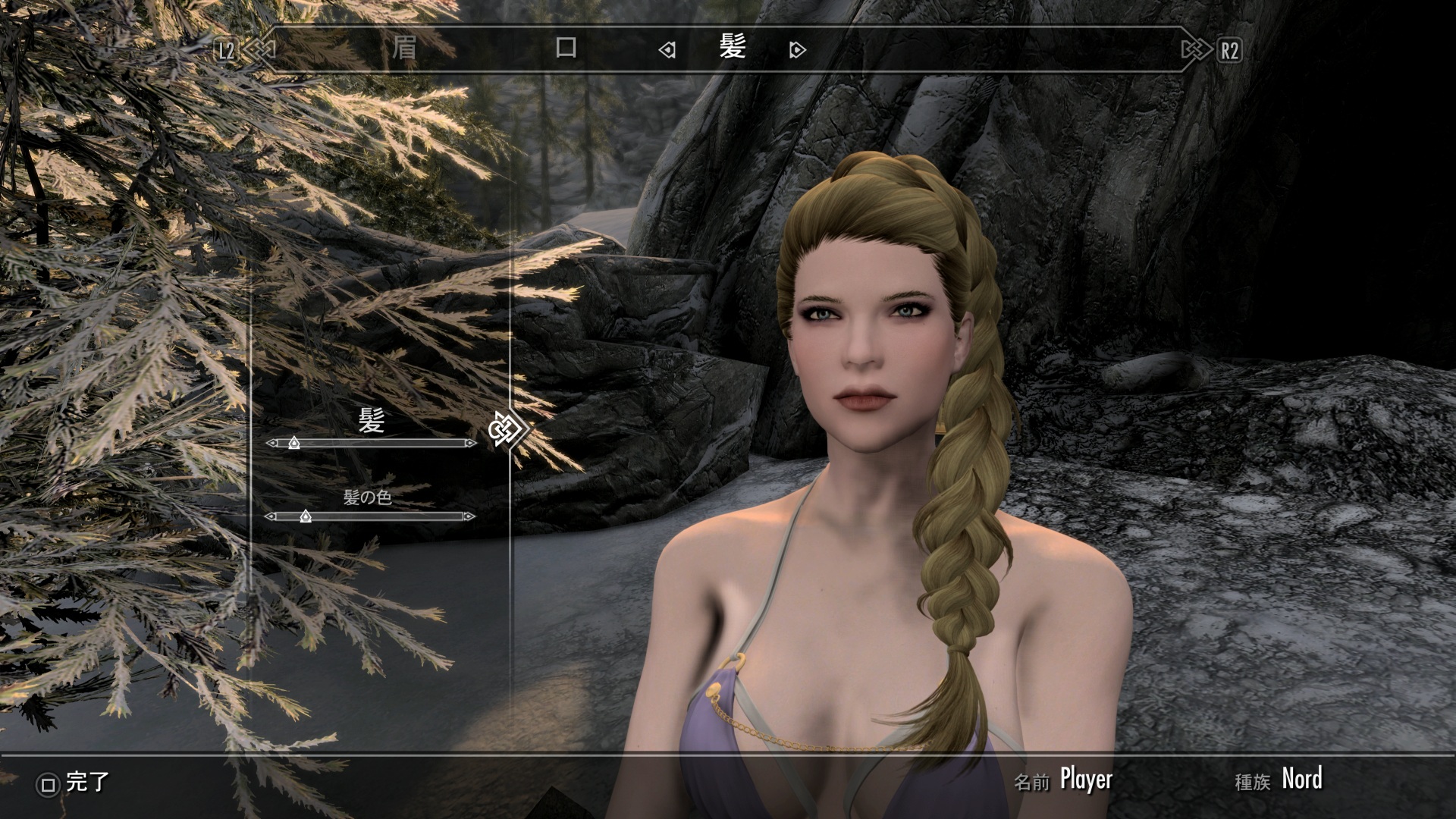Click the right arrow beside the 髪 tab

coord(797,50)
